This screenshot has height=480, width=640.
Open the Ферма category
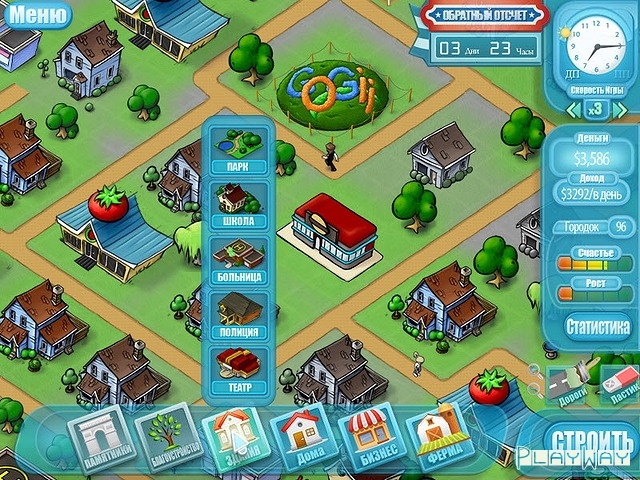click(438, 436)
